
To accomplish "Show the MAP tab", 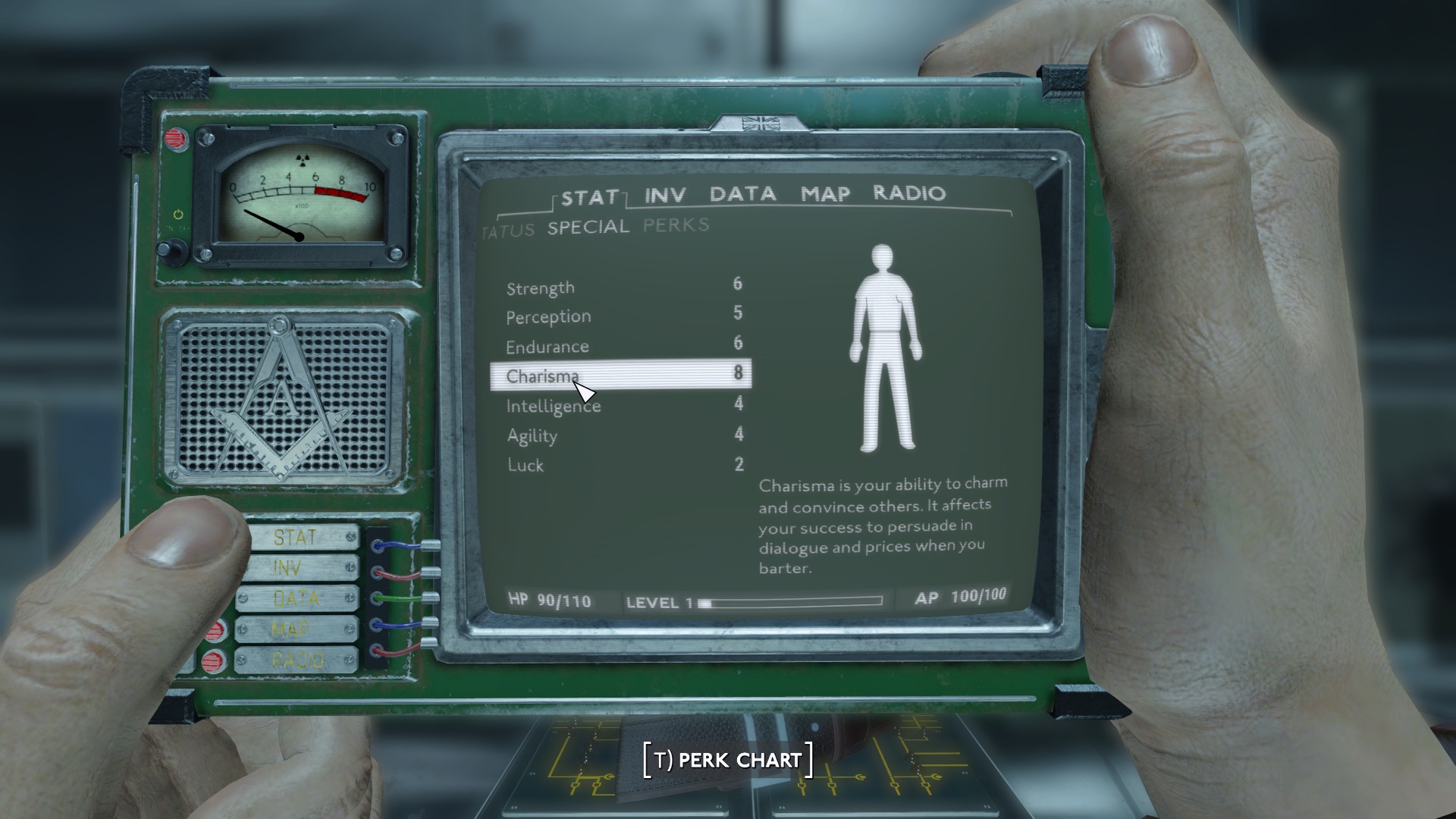I will coord(825,194).
